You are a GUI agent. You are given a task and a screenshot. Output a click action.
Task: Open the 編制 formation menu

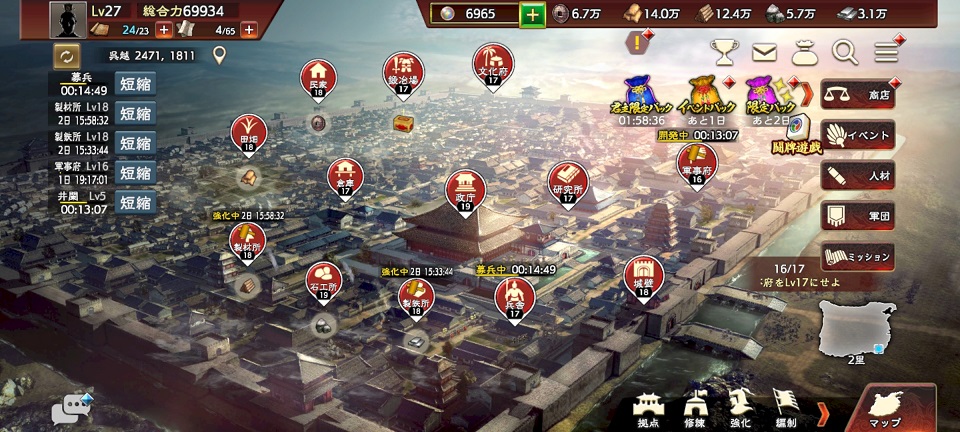tap(786, 408)
